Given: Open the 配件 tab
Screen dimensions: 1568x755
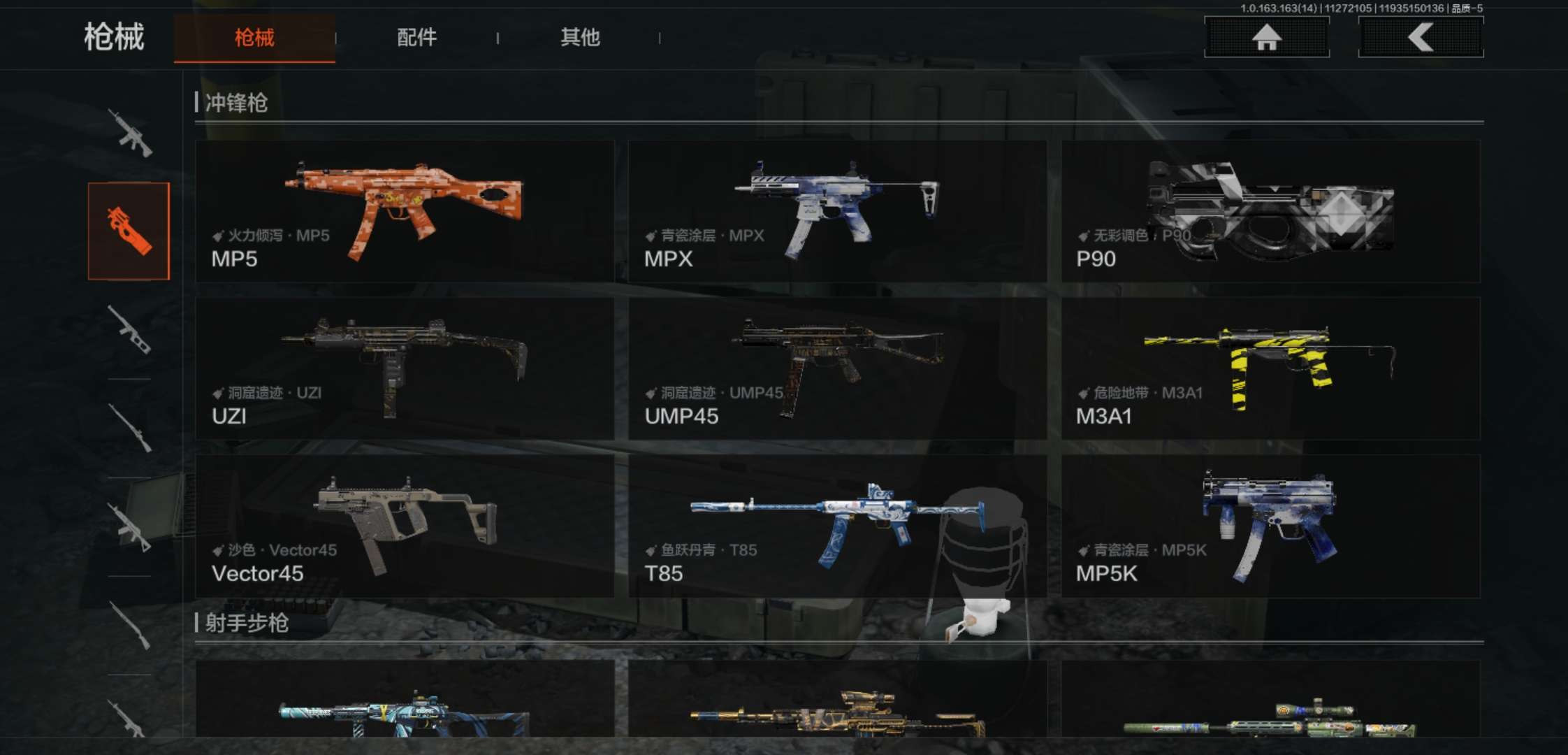Looking at the screenshot, I should pos(416,38).
